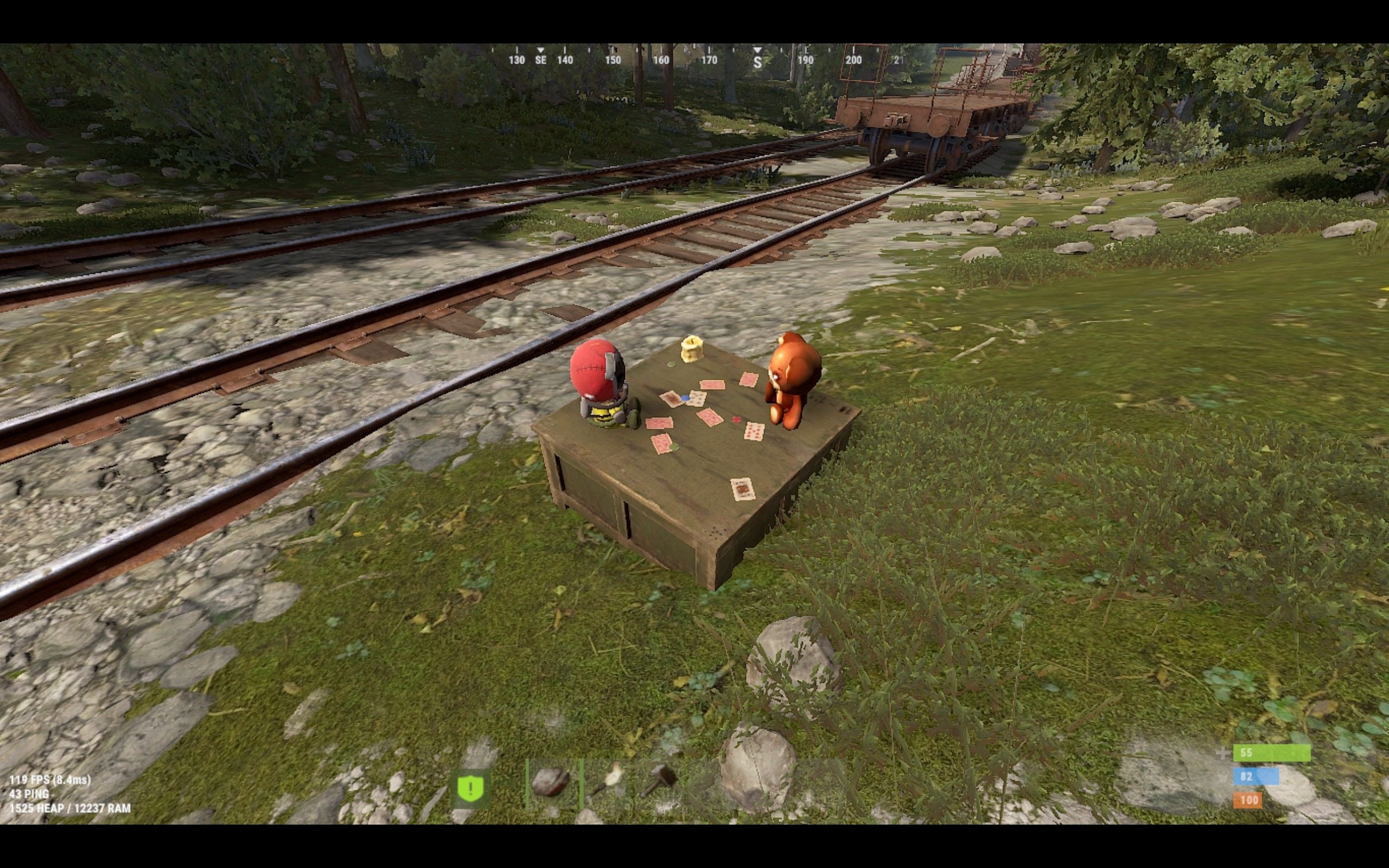This screenshot has width=1389, height=868.
Task: Click the compass strip's S marker
Action: 757,62
